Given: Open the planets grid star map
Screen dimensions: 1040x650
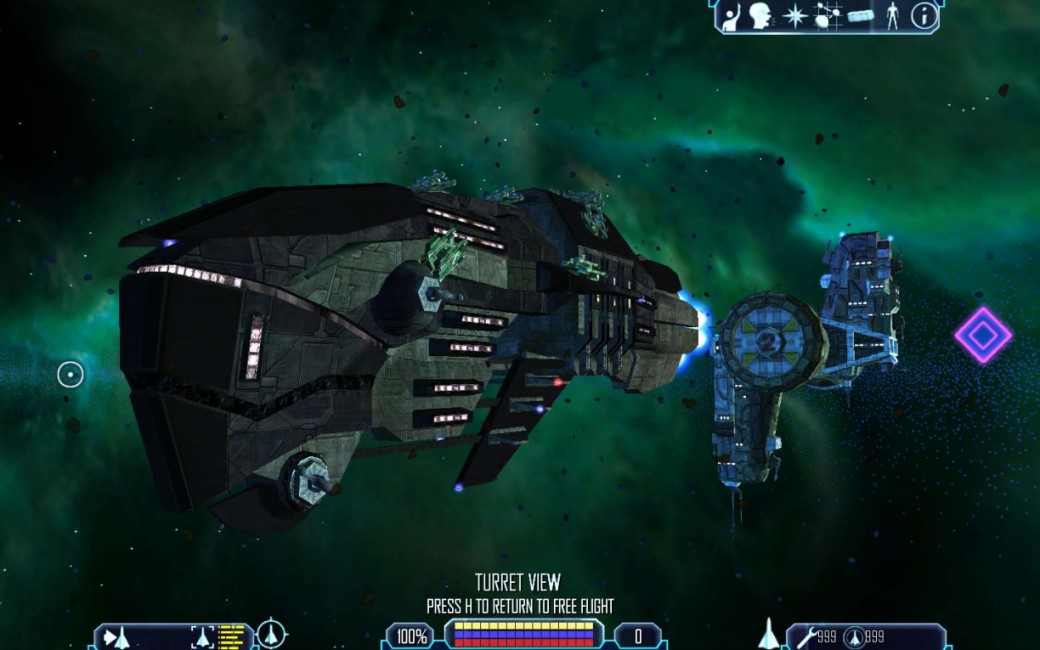Looking at the screenshot, I should coord(827,16).
